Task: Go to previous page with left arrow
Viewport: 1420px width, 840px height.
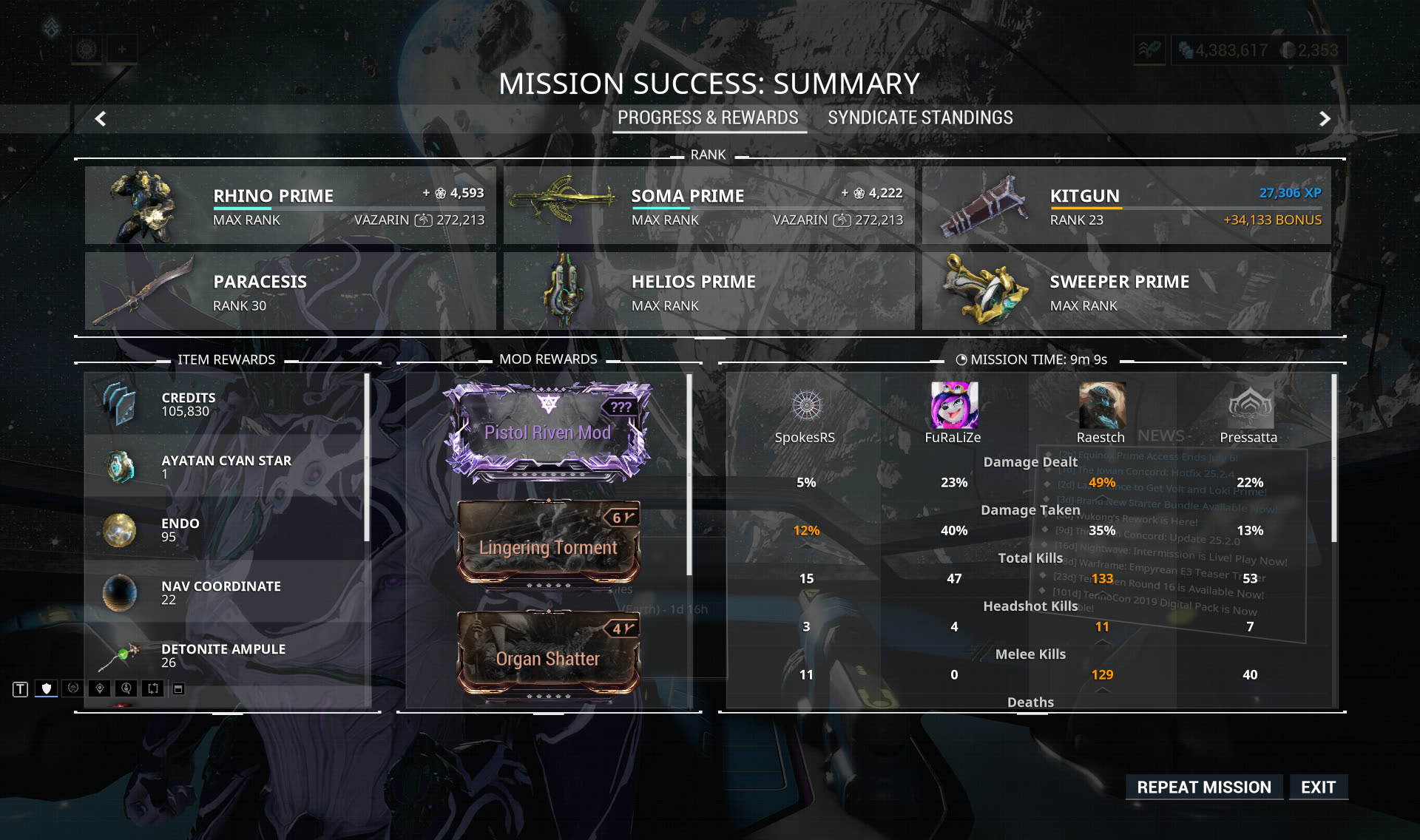Action: 101,118
